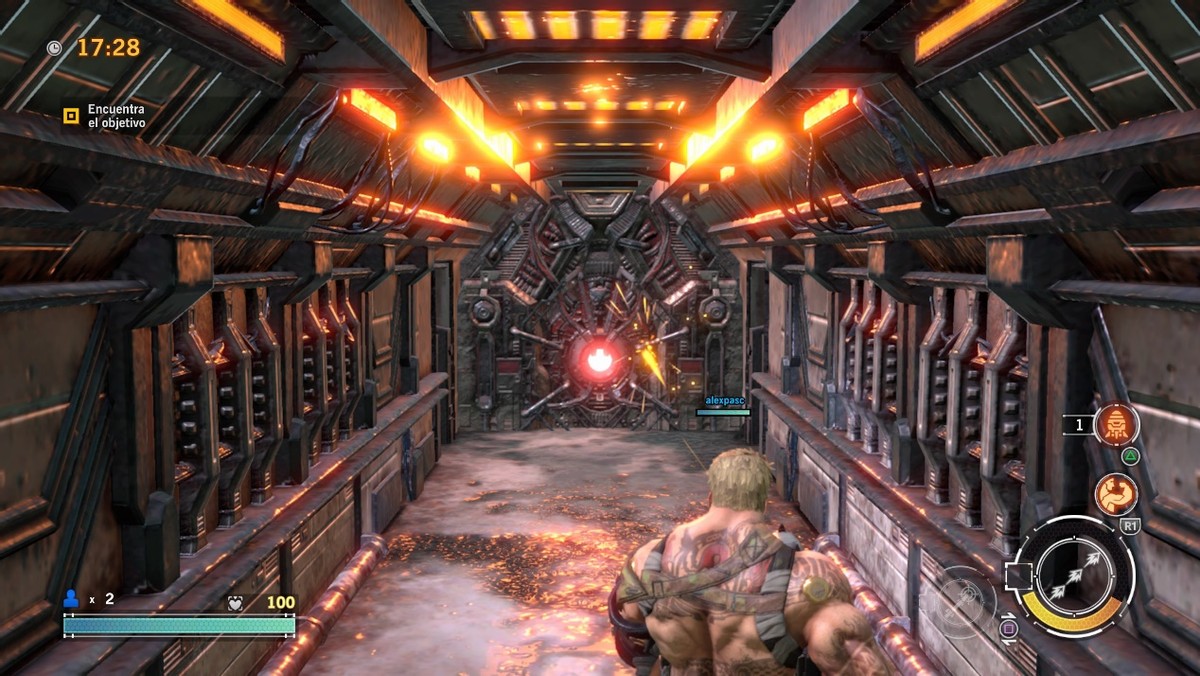The image size is (1200, 676).
Task: Select the "Encuentra el objetivo" objective tracker
Action: tap(104, 116)
